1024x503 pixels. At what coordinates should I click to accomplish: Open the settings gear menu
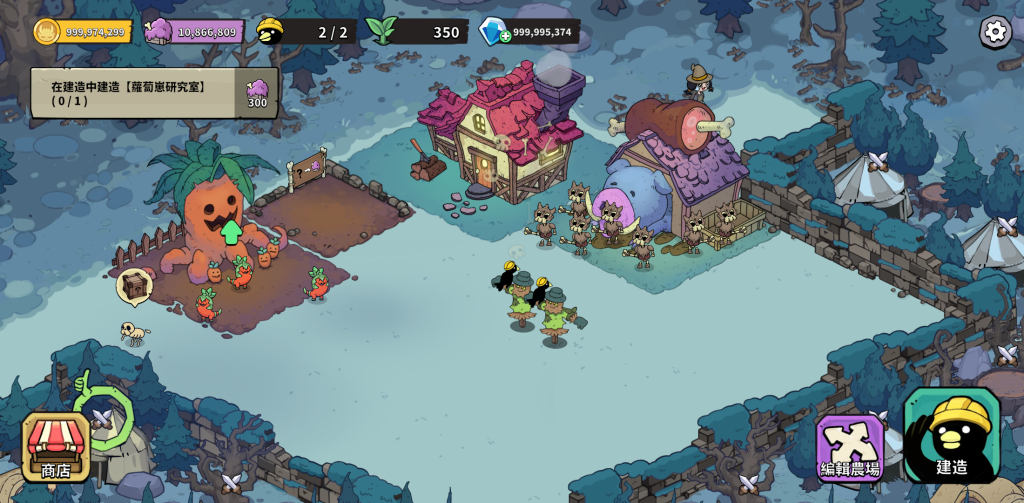[x=995, y=32]
